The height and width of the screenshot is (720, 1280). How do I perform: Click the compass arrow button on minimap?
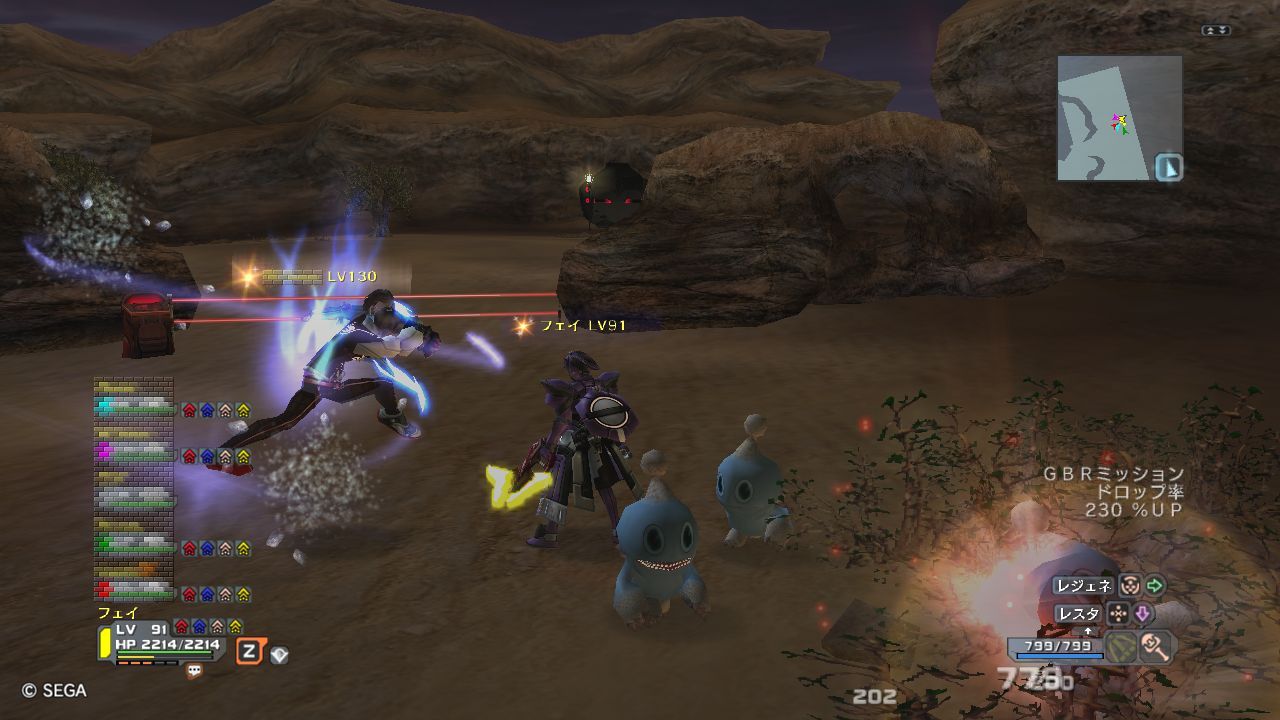pyautogui.click(x=1168, y=167)
